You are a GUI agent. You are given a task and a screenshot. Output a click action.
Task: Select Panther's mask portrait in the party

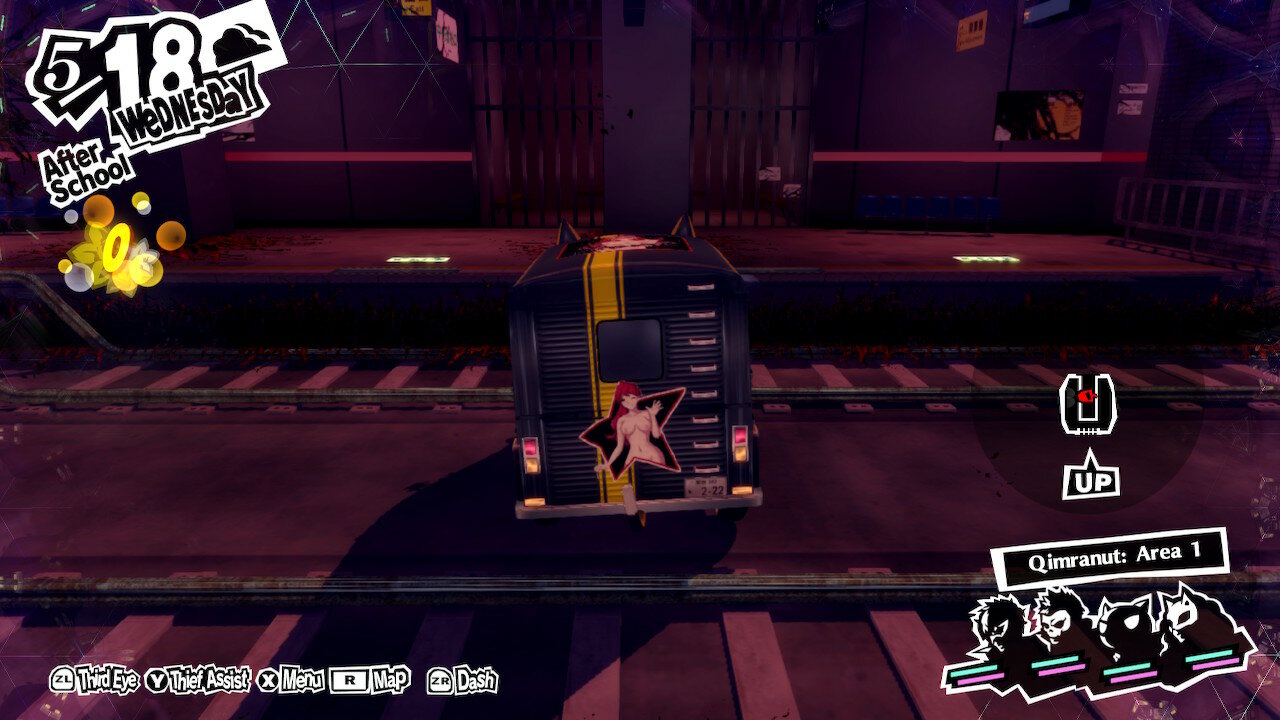pos(1182,615)
